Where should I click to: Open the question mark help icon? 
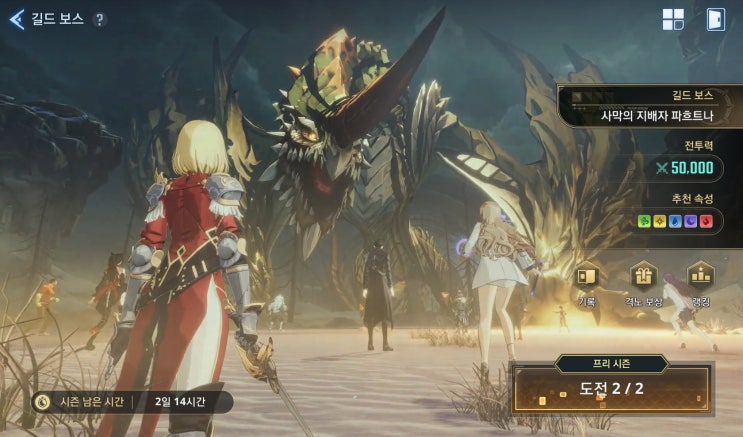click(x=99, y=19)
